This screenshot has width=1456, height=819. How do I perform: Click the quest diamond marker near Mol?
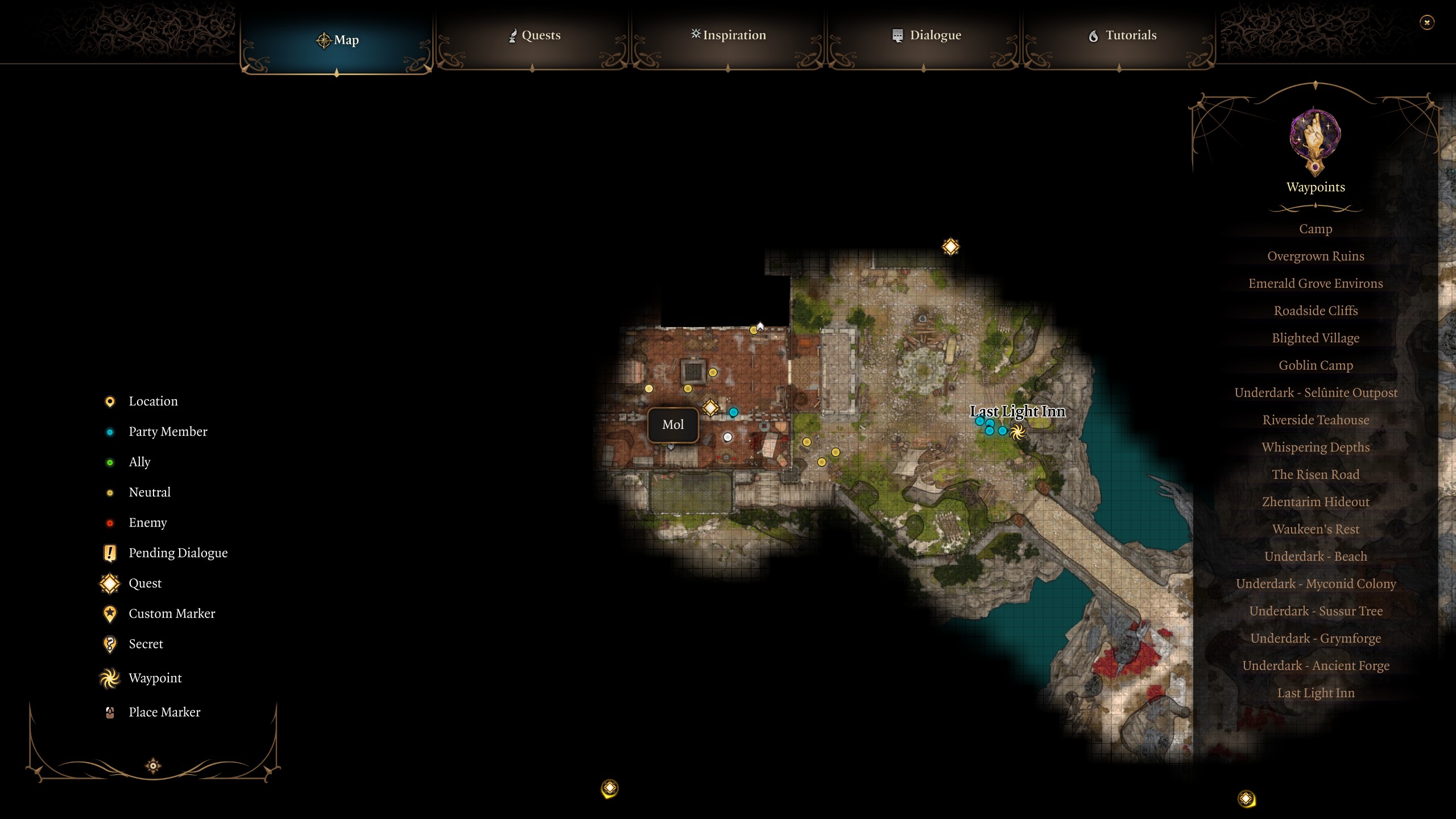(709, 408)
